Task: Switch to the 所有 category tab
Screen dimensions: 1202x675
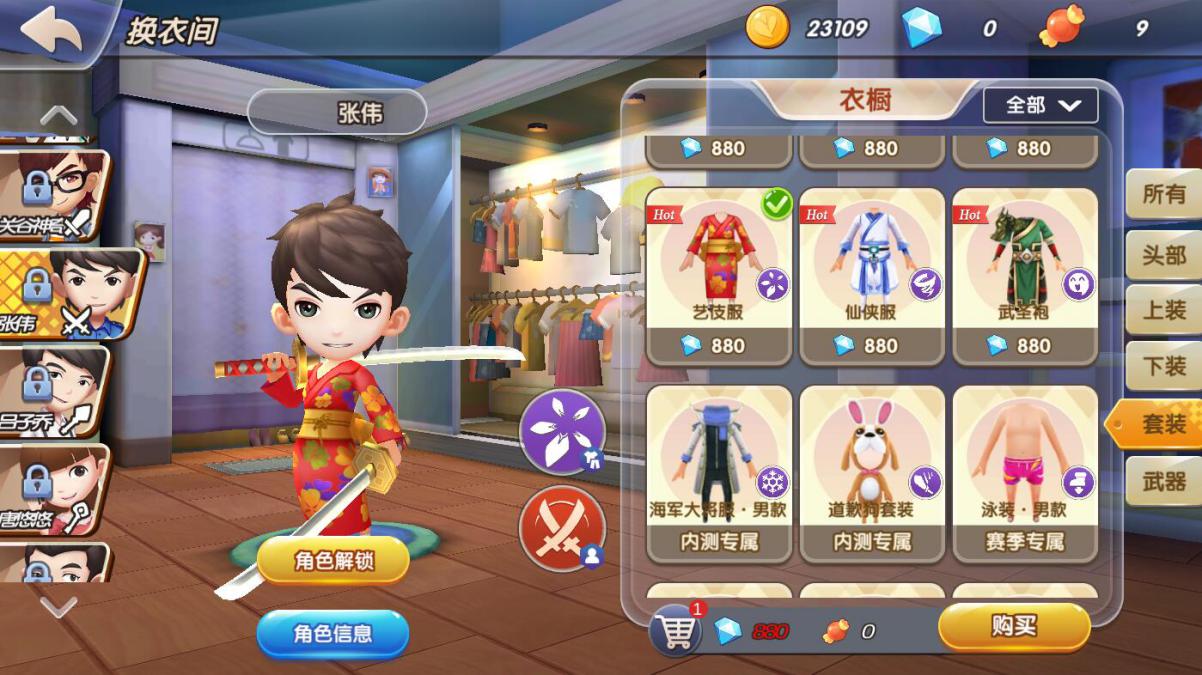Action: (1163, 195)
